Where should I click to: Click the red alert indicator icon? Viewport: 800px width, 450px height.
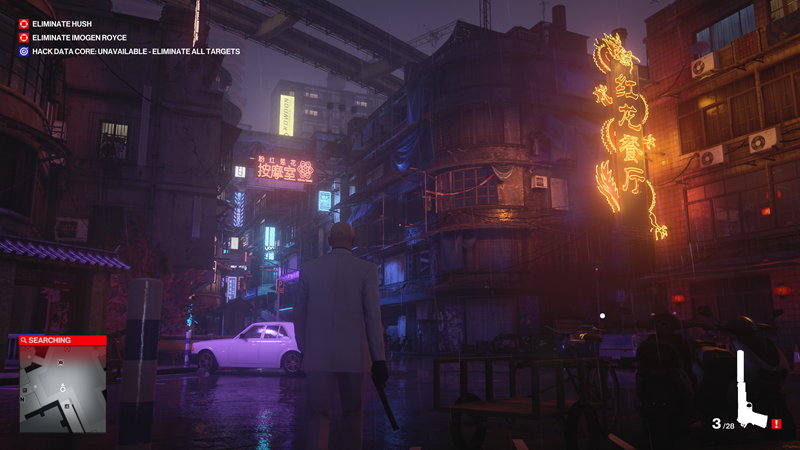coord(777,424)
